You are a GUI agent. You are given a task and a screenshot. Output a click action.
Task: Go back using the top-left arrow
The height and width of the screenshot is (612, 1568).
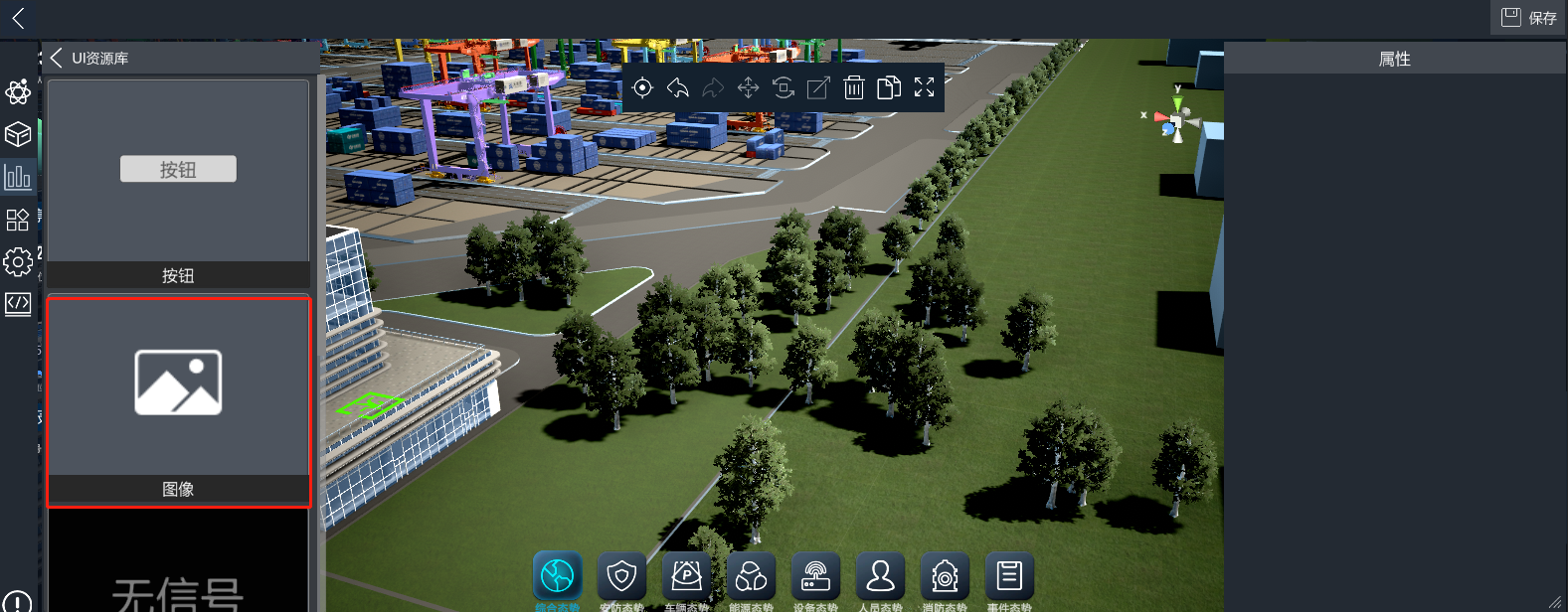coord(18,18)
